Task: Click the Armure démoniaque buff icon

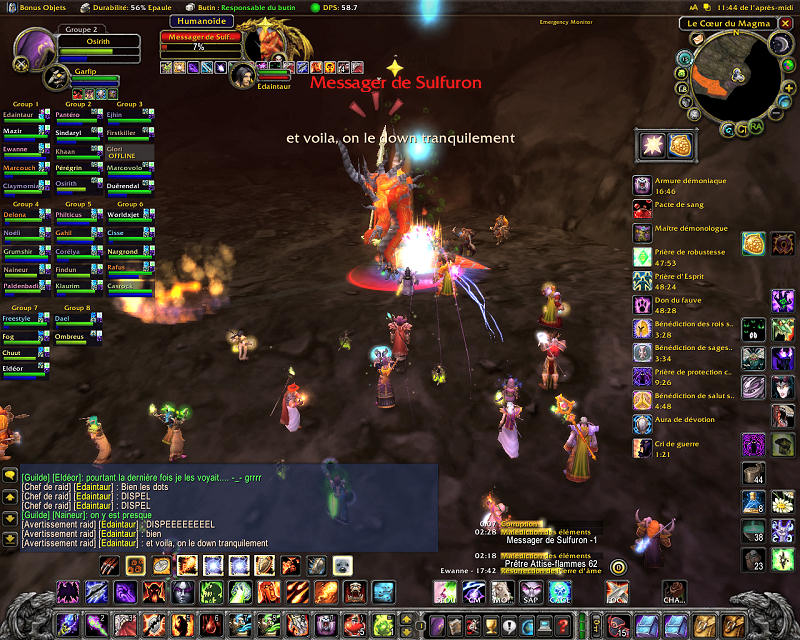Action: click(642, 185)
